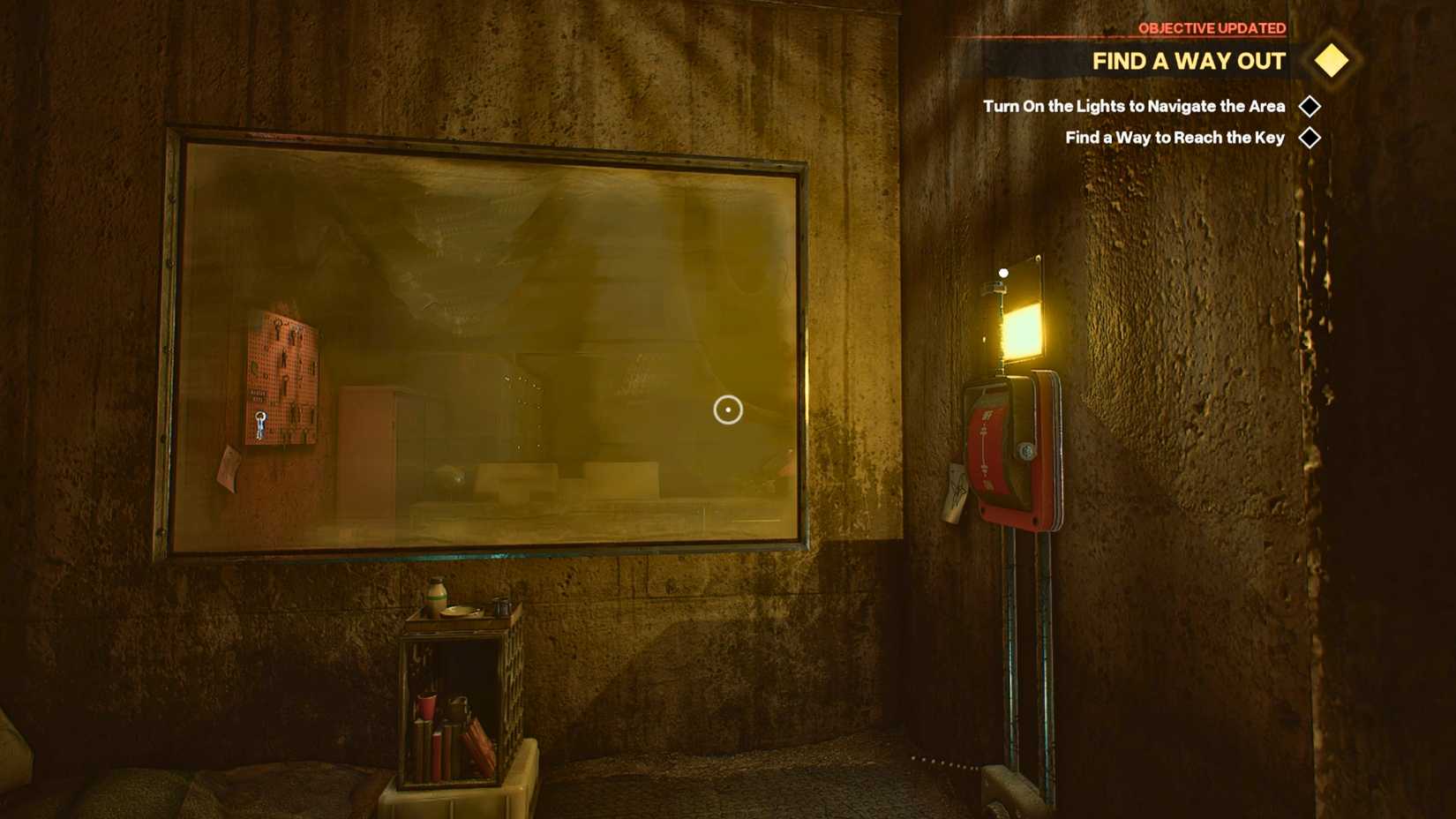Click the yellow diamond objective icon beside FIND A WAY OUT
This screenshot has width=1456, height=819.
pyautogui.click(x=1329, y=61)
